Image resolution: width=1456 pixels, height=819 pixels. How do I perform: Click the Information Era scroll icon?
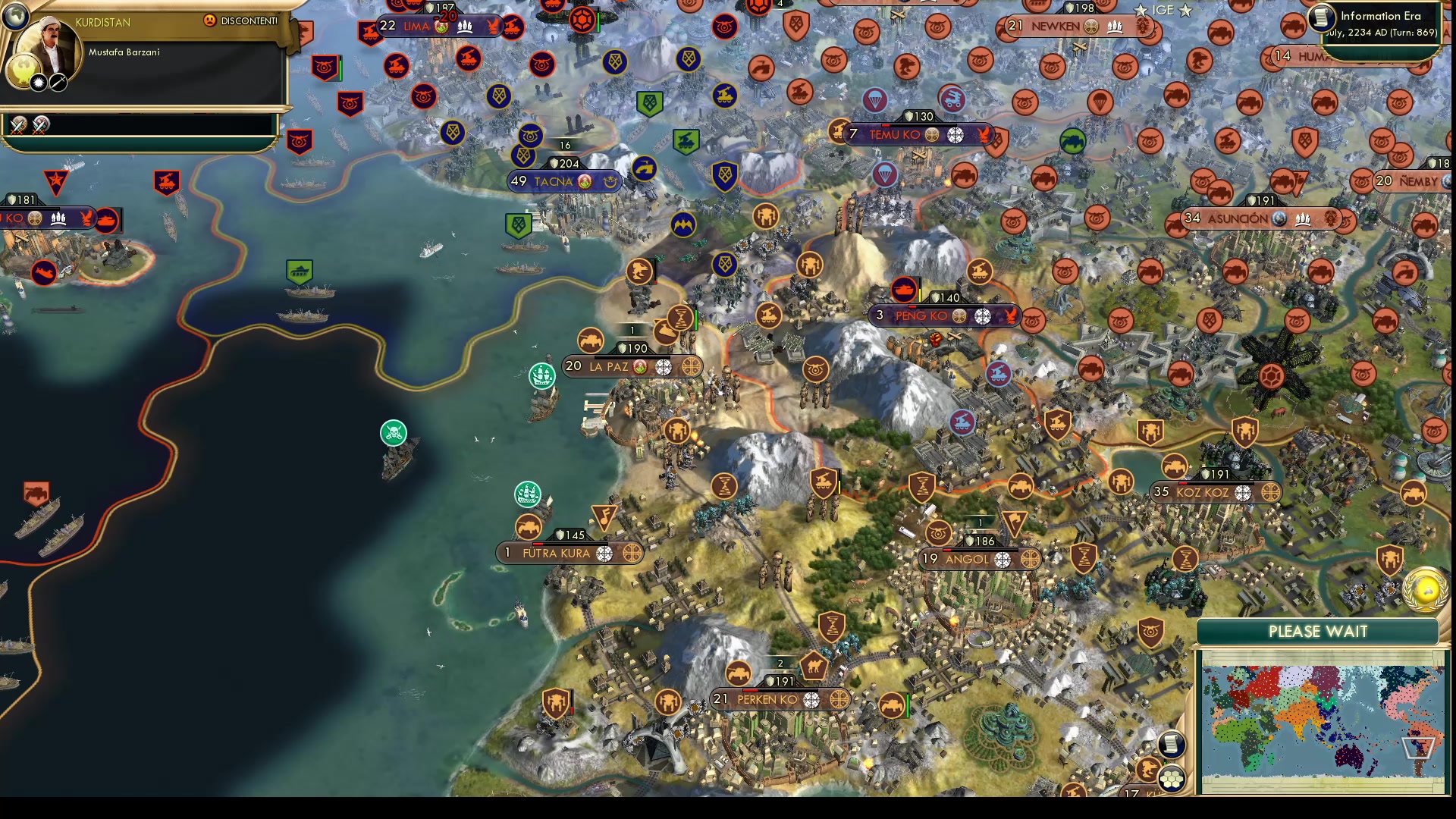1320,18
